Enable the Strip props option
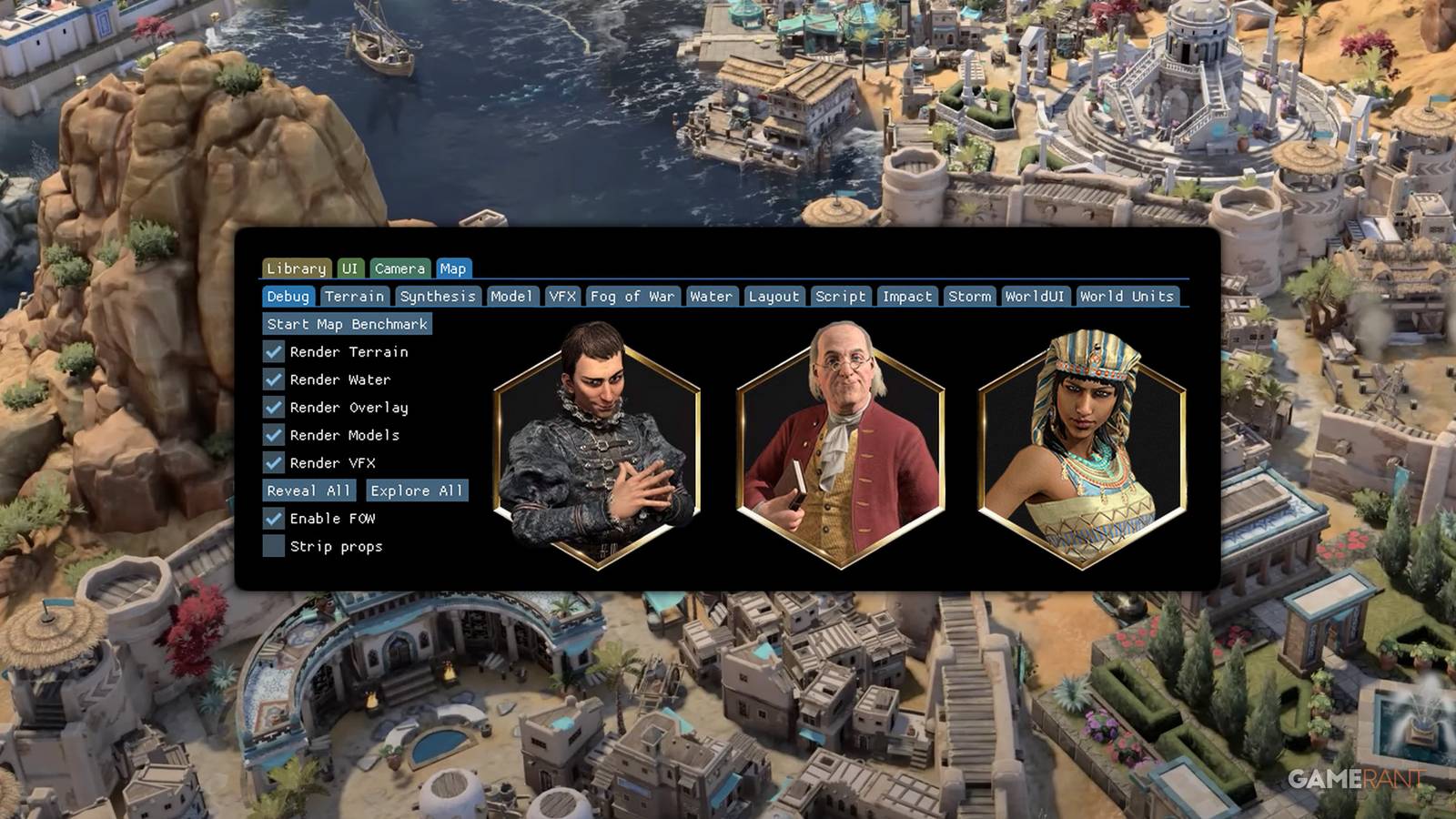 (272, 545)
